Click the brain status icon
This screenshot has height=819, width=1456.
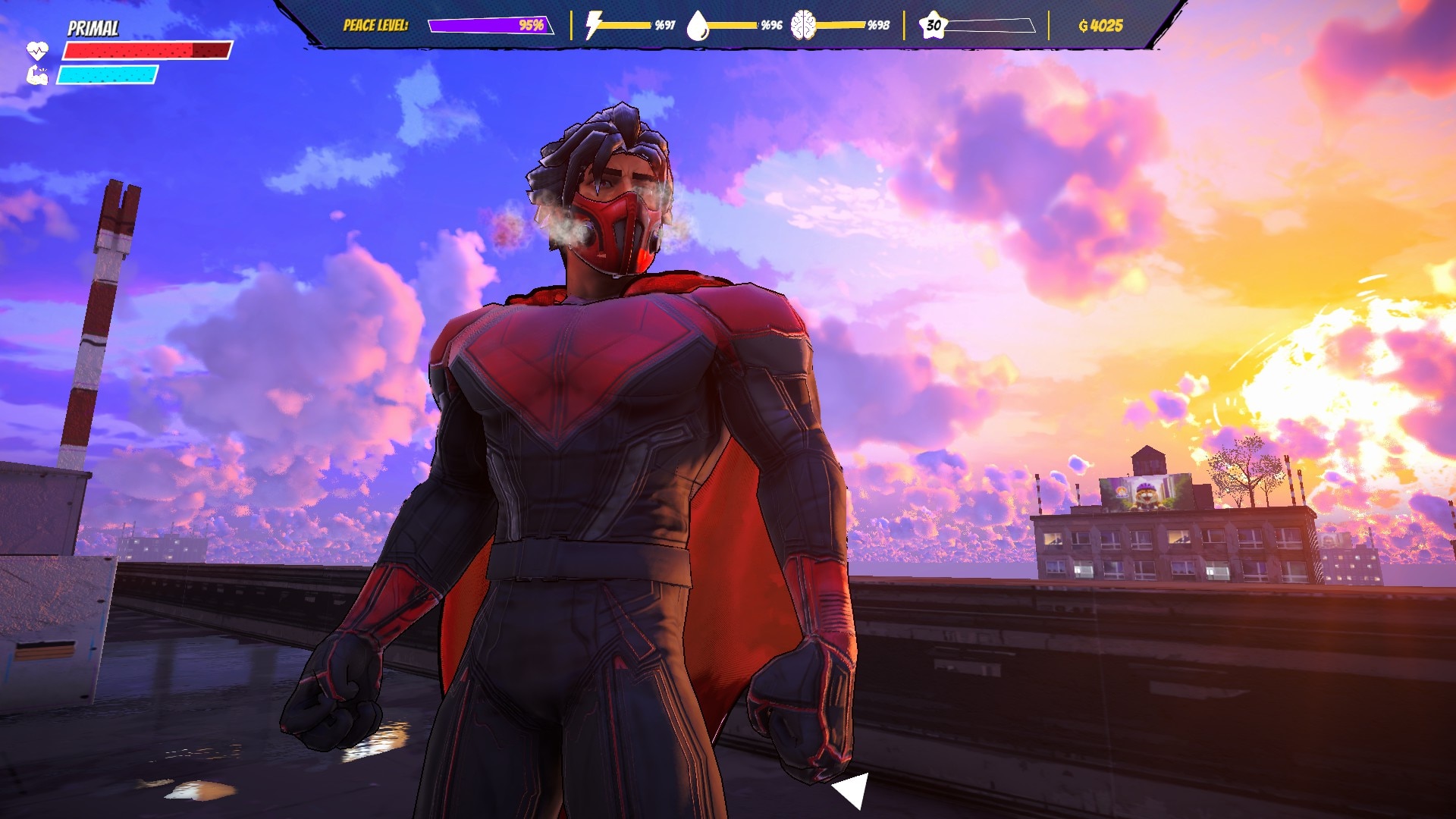(x=803, y=25)
